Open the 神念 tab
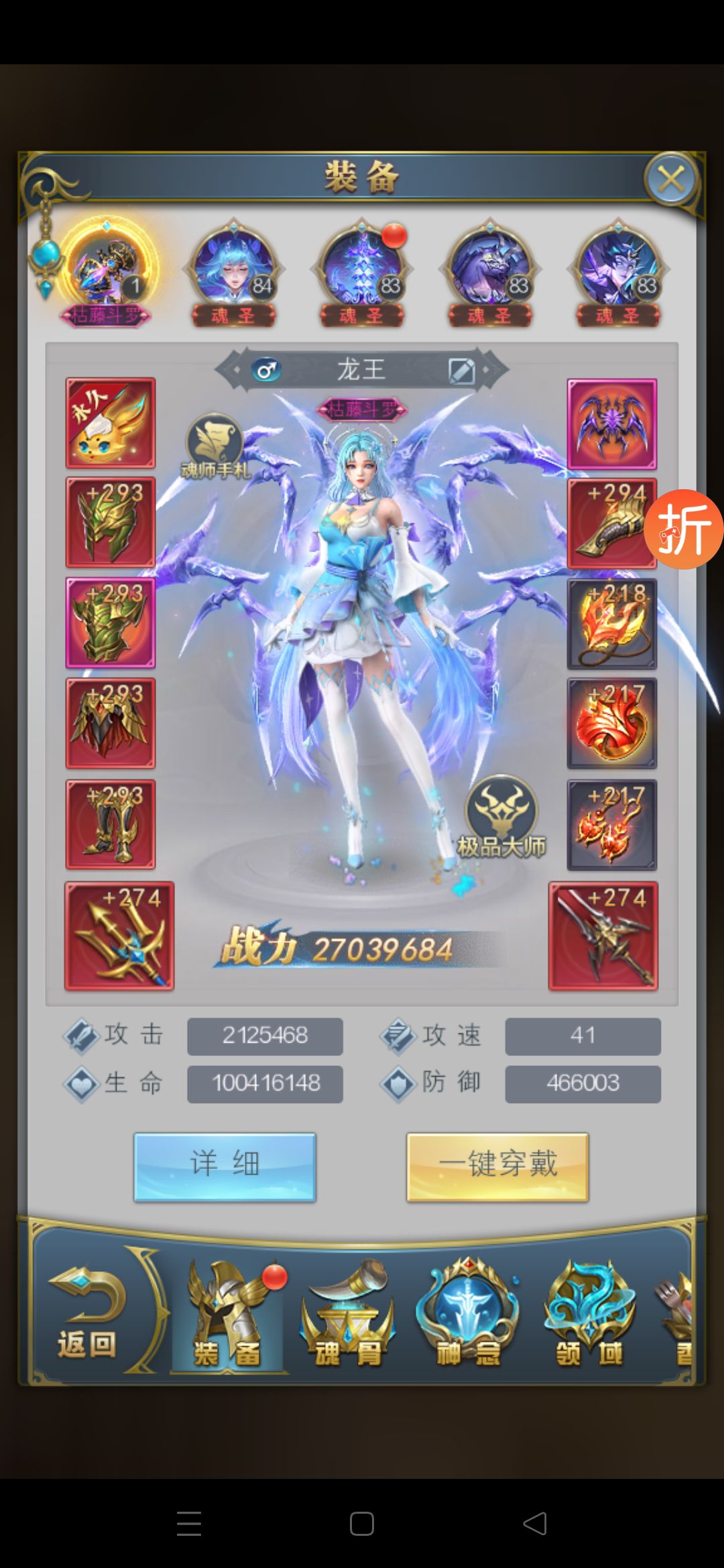 (468, 1315)
